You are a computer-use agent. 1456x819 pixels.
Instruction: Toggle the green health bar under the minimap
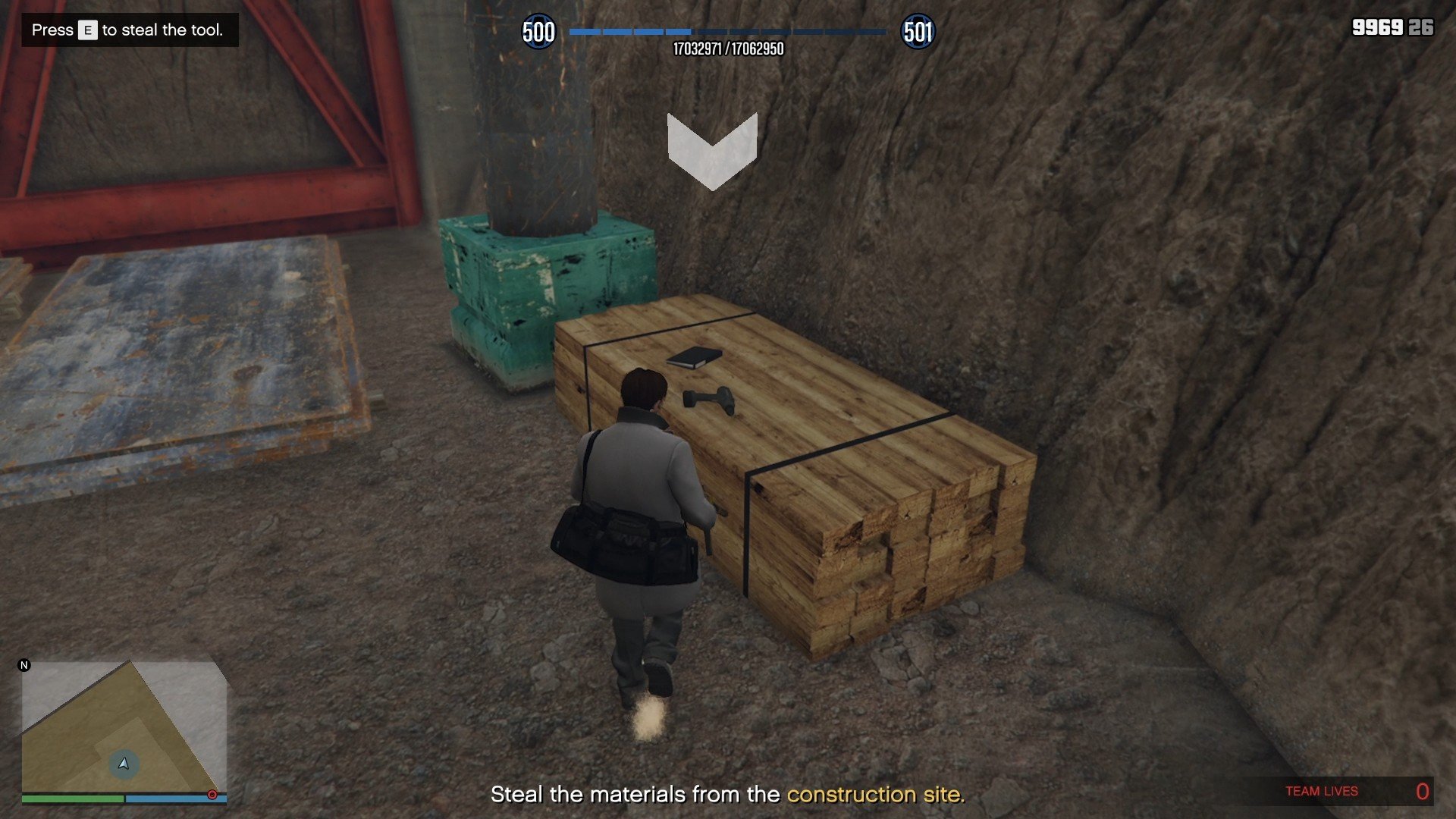click(72, 799)
